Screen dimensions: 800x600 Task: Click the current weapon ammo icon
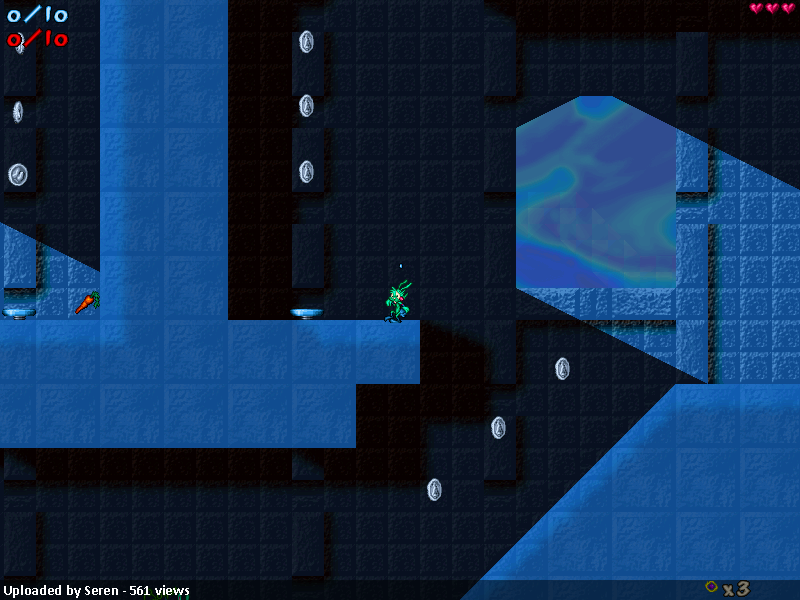tap(711, 587)
